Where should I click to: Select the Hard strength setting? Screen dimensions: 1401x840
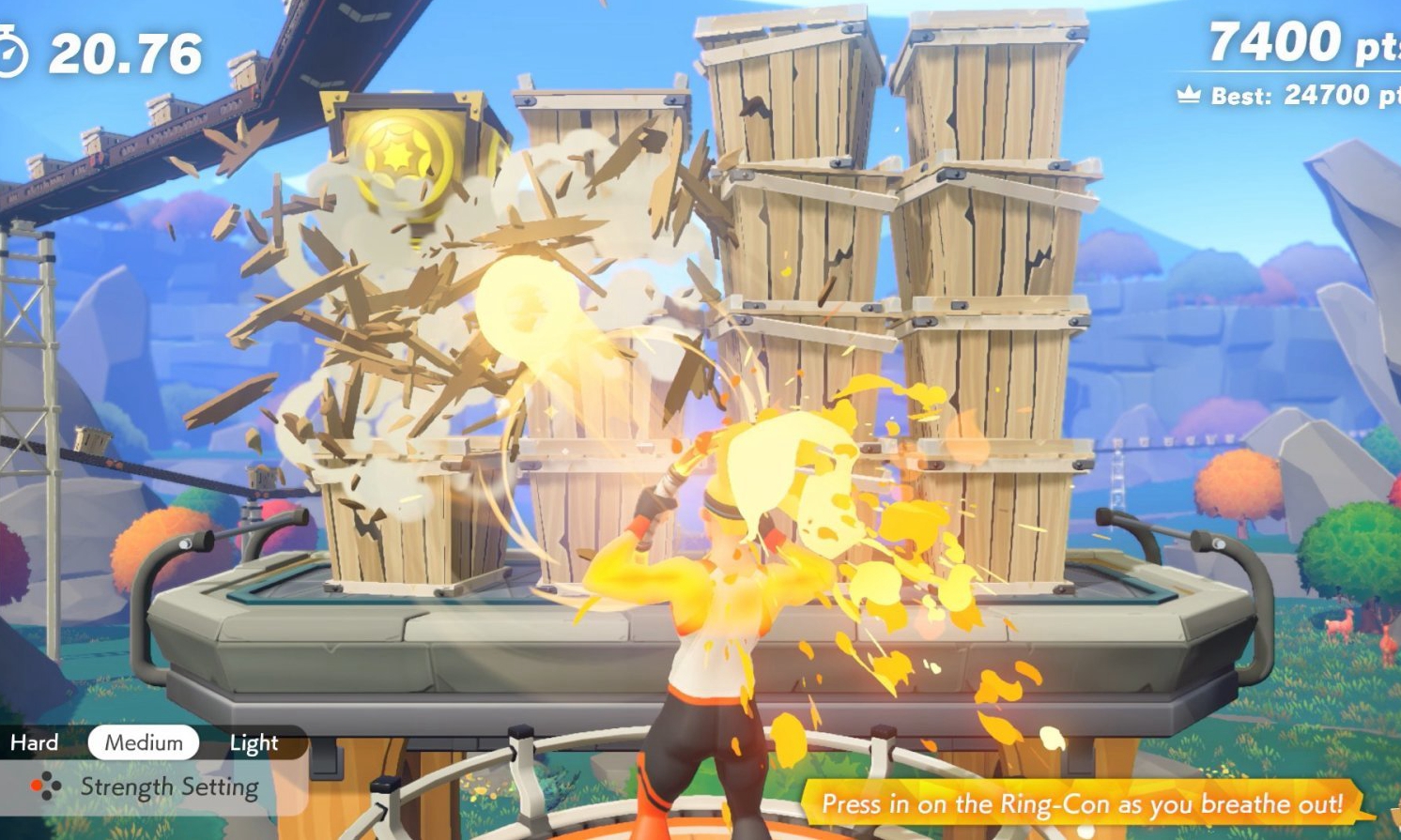coord(35,742)
